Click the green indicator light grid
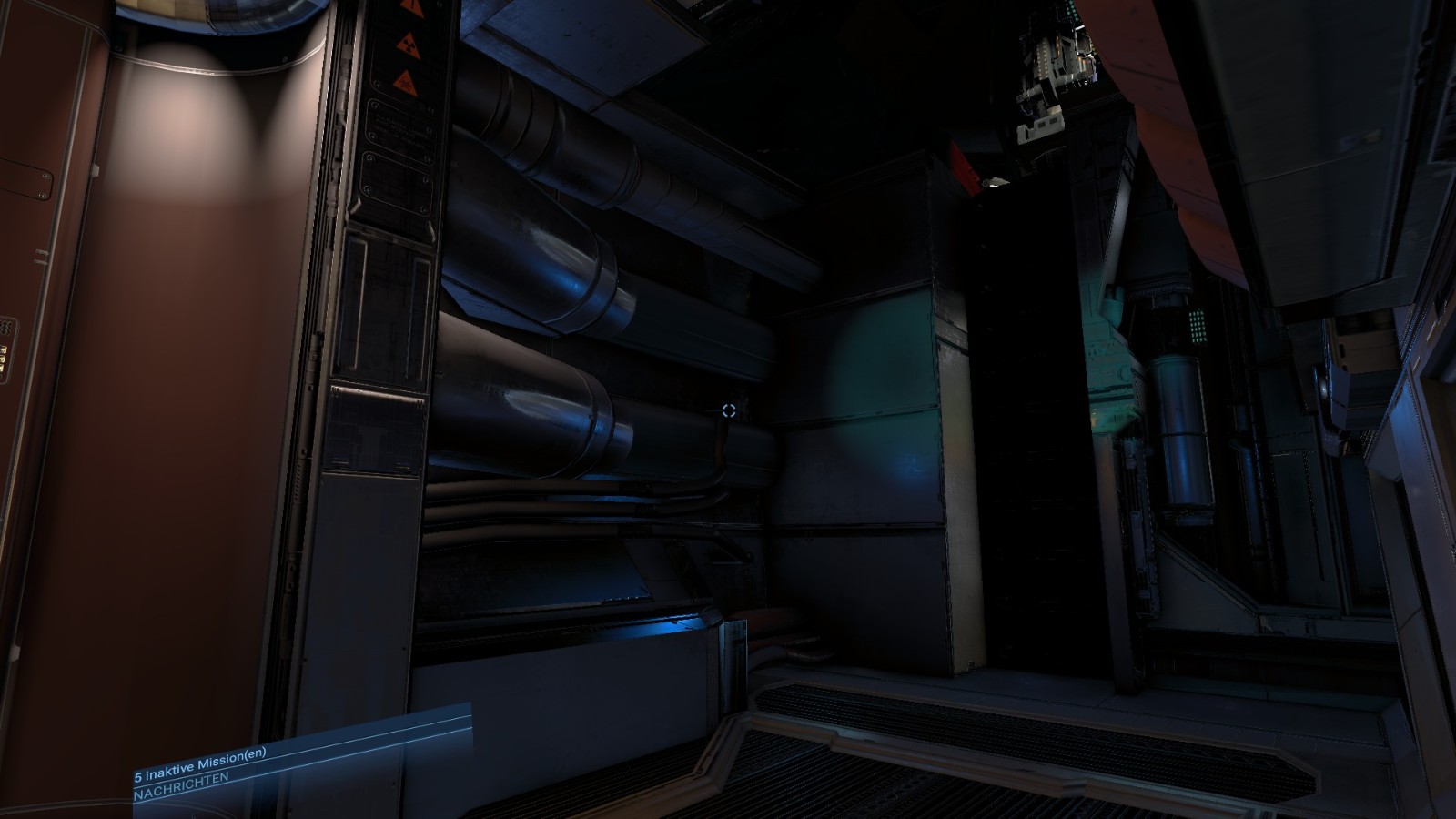This screenshot has height=819, width=1456. pos(1200,327)
